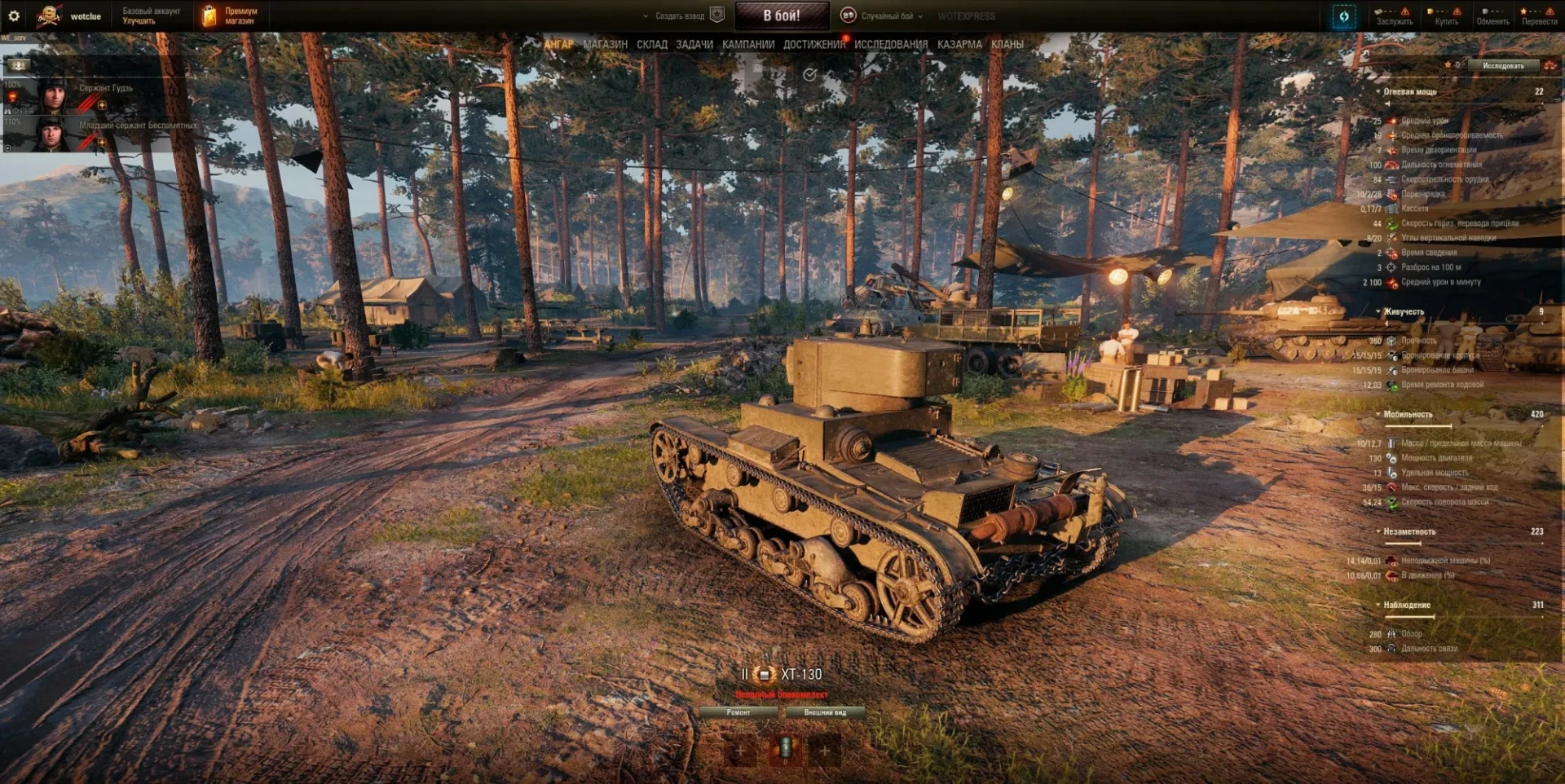1565x784 pixels.
Task: Open the settings gear menu
Action: click(14, 15)
